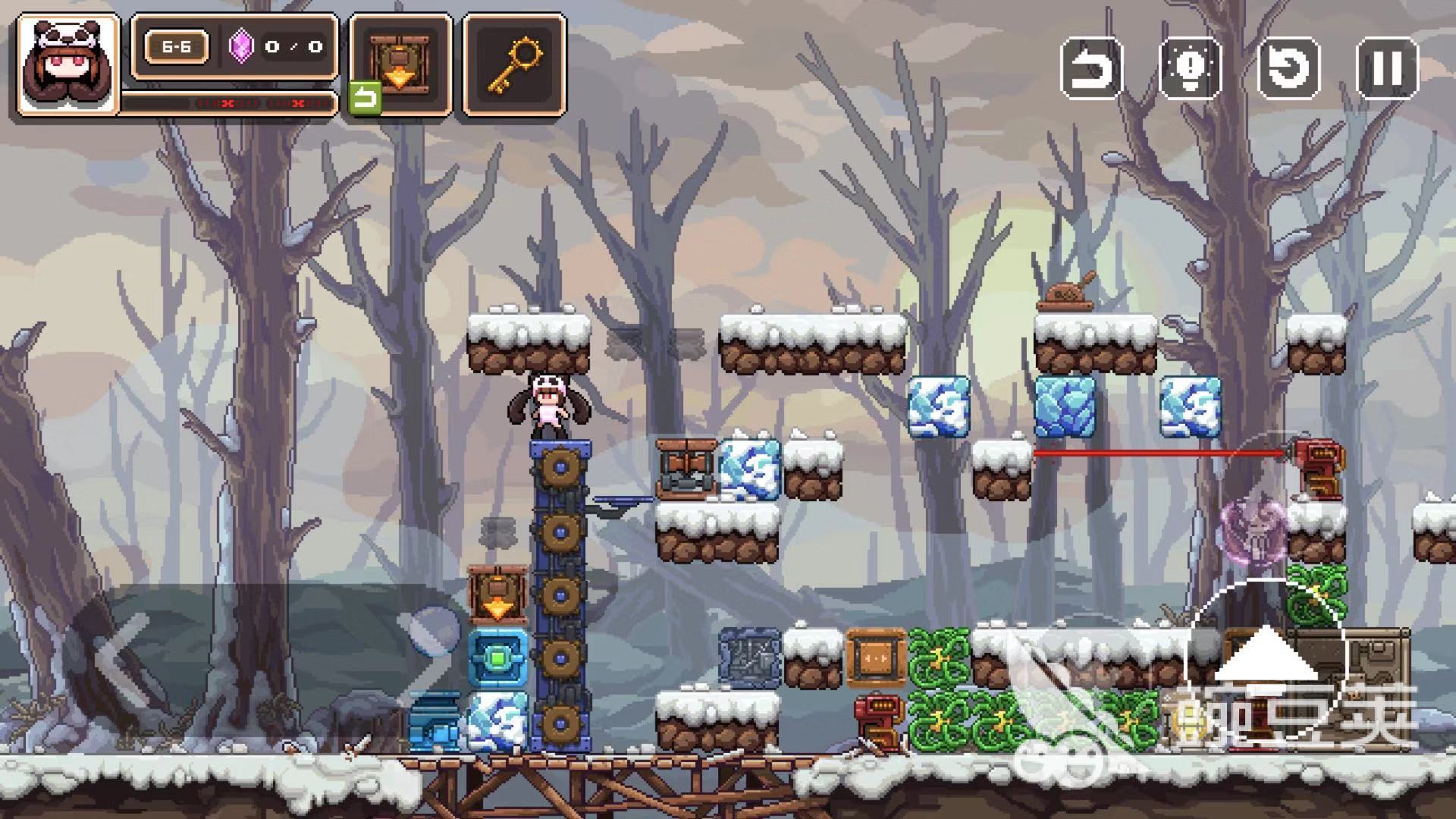The width and height of the screenshot is (1456, 819).
Task: Tap the panda girl character portrait
Action: click(68, 65)
